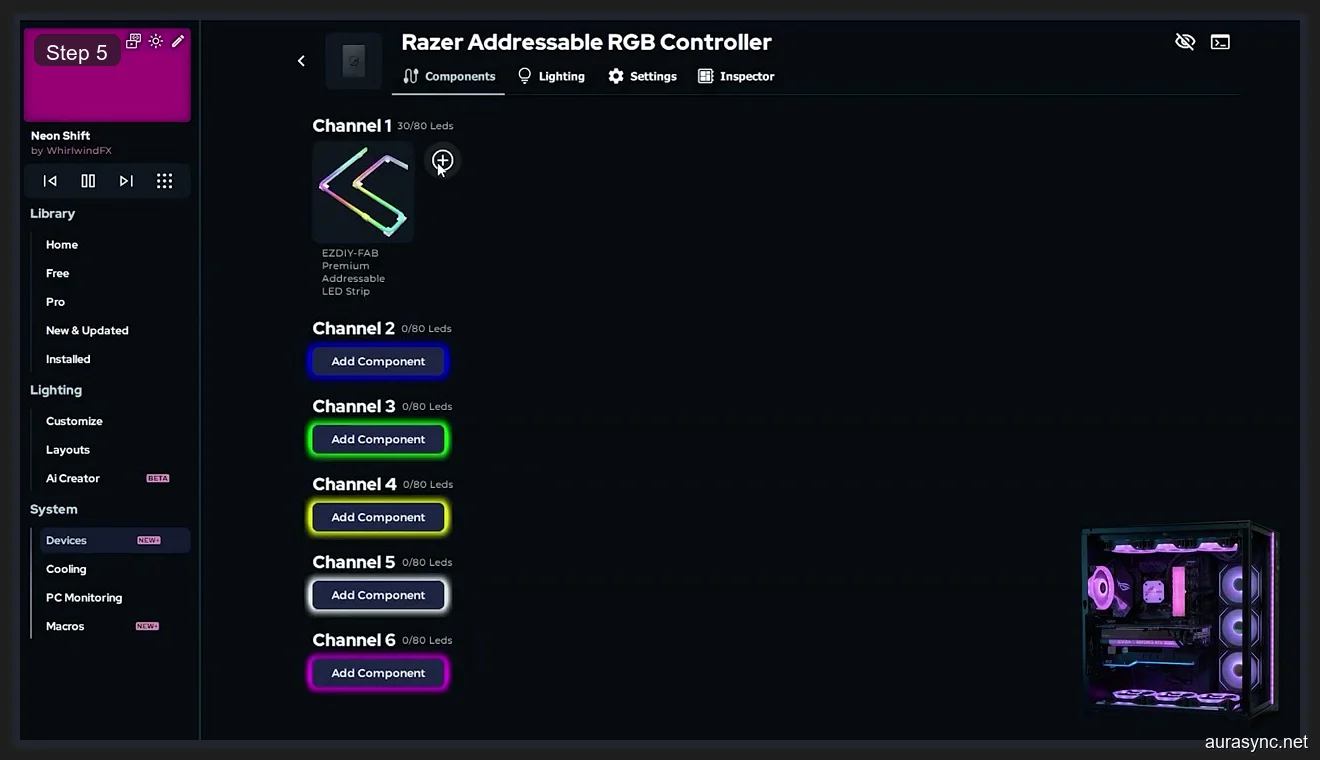This screenshot has height=760, width=1320.
Task: Select the EZDIY-FAB LED Strip thumbnail
Action: click(362, 191)
